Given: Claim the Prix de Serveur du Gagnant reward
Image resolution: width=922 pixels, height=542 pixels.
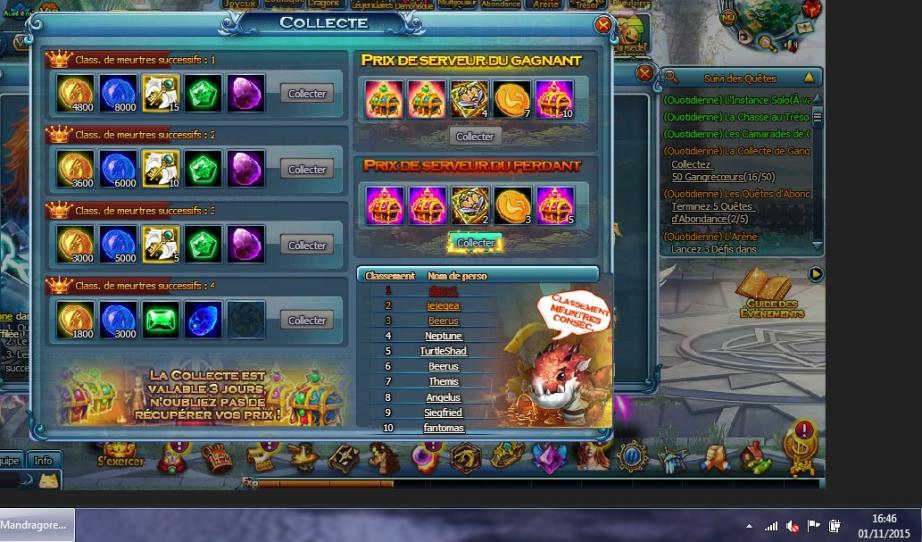Looking at the screenshot, I should (475, 136).
